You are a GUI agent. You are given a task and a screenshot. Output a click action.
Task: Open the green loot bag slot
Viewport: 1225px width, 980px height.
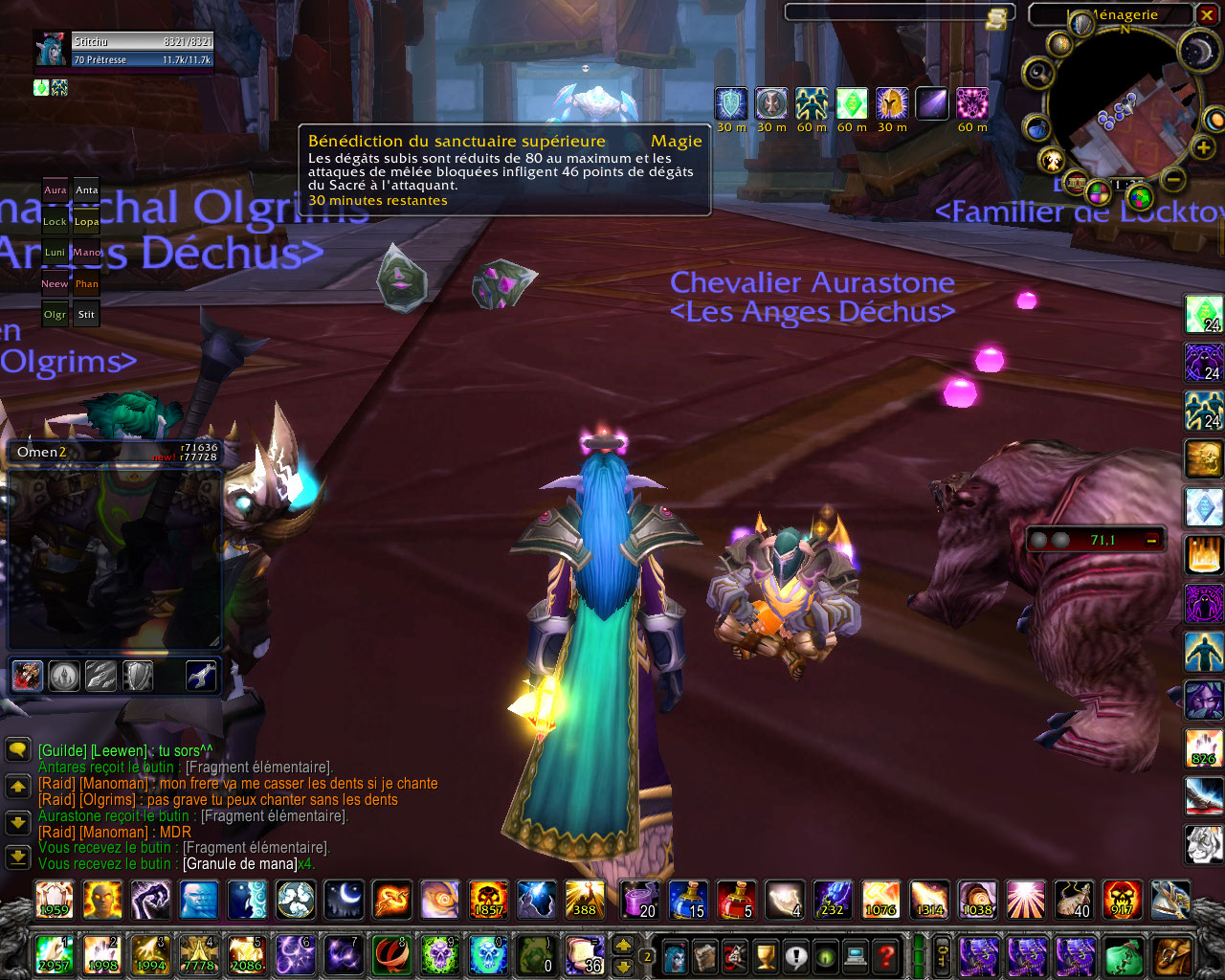(1124, 955)
